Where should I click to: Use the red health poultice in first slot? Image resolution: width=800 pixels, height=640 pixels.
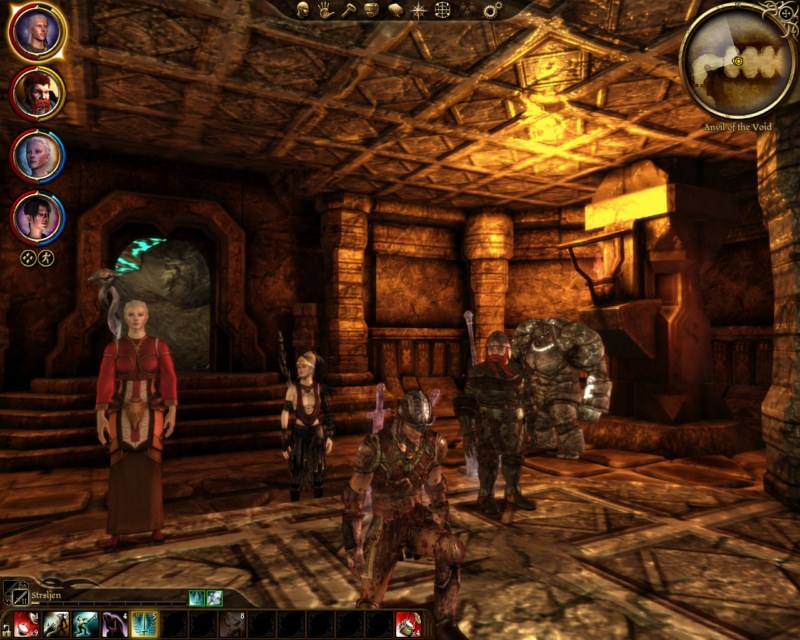[26, 625]
